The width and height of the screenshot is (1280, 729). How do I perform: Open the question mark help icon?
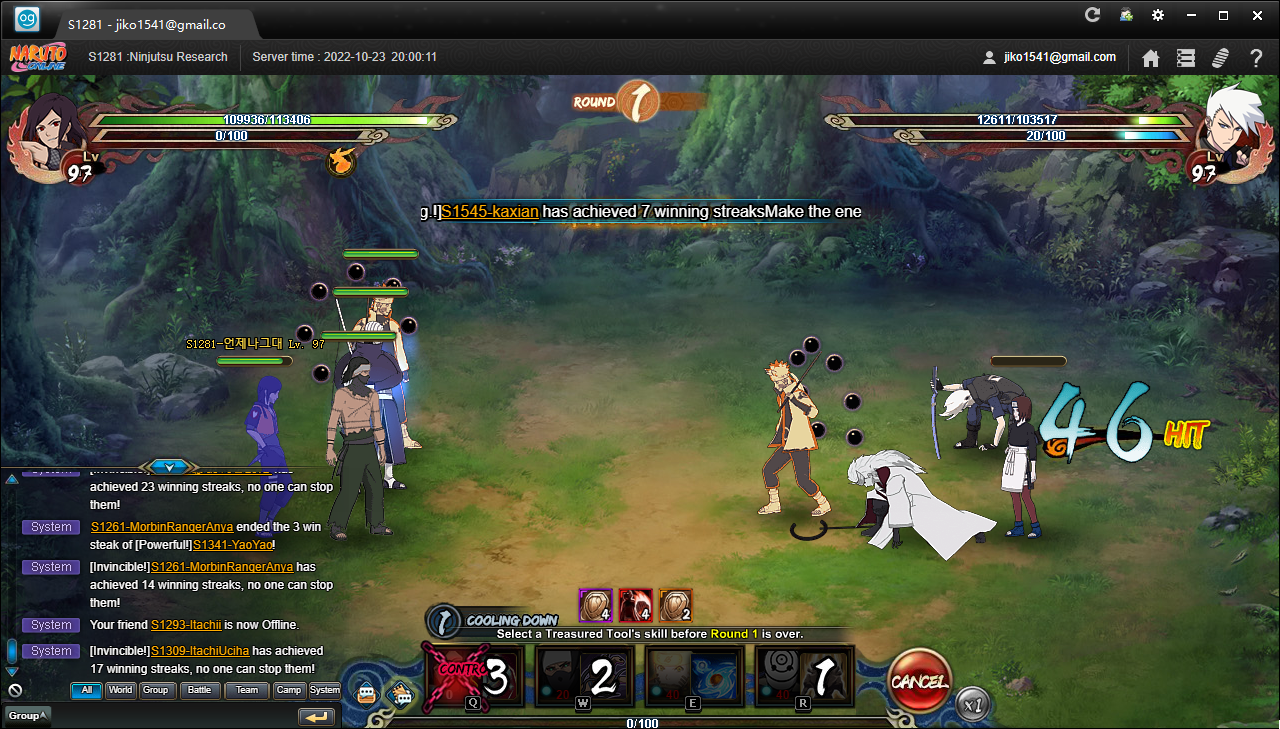click(x=1256, y=58)
